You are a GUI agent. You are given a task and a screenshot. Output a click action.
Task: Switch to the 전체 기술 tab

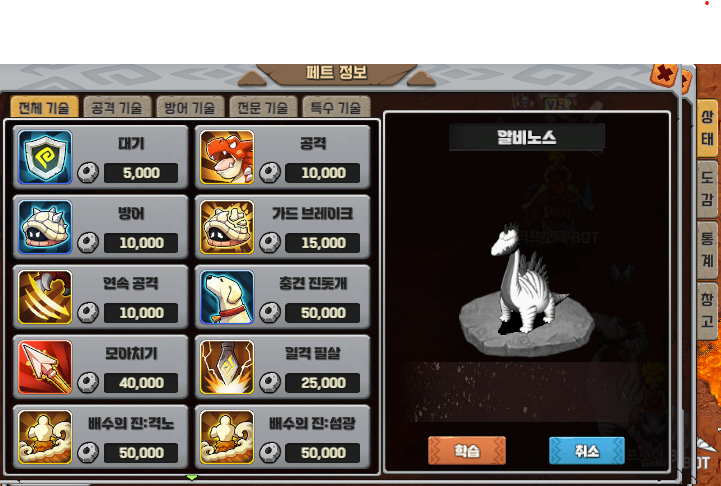[44, 107]
